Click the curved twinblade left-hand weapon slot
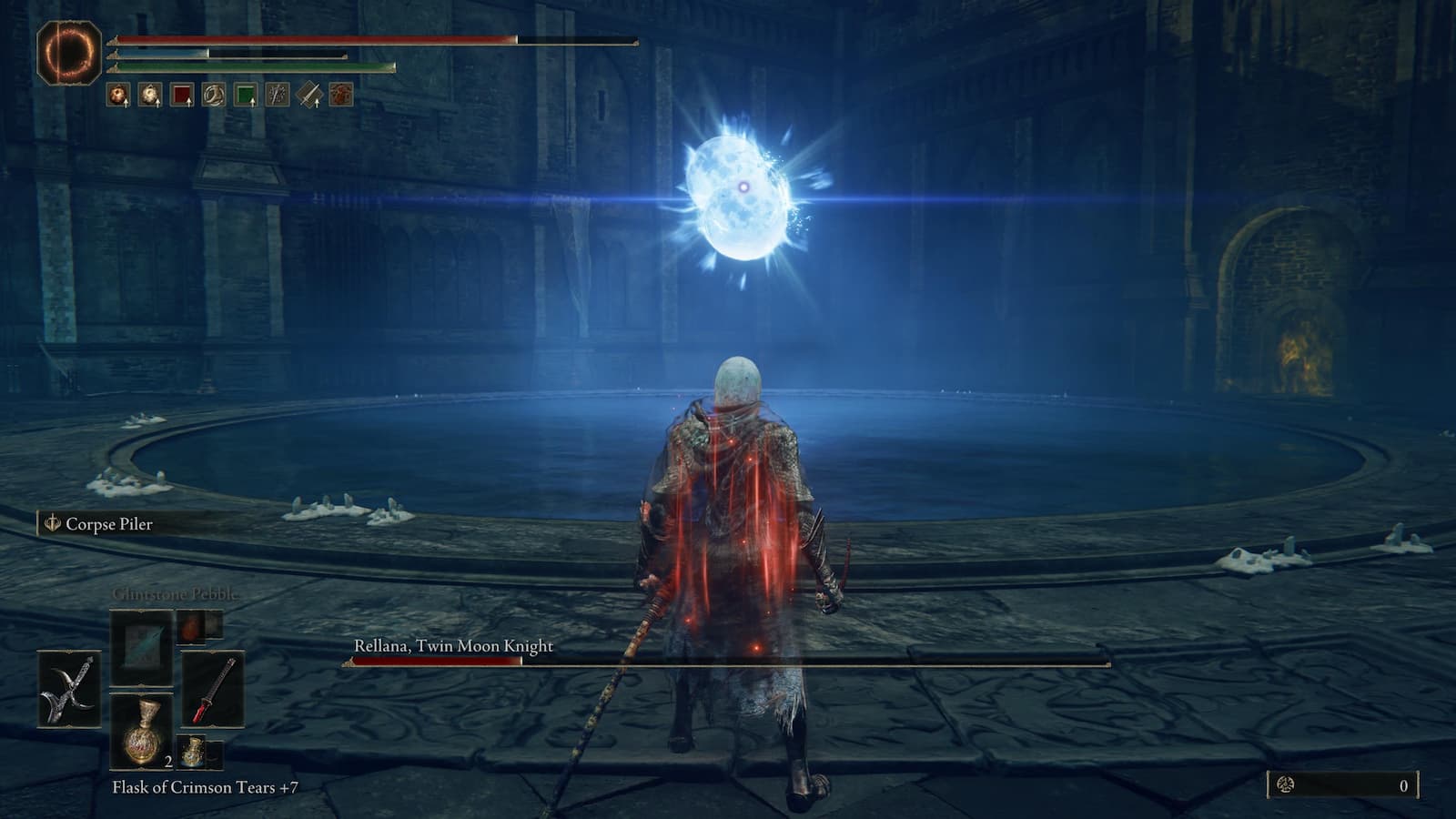Image resolution: width=1456 pixels, height=819 pixels. click(x=69, y=688)
